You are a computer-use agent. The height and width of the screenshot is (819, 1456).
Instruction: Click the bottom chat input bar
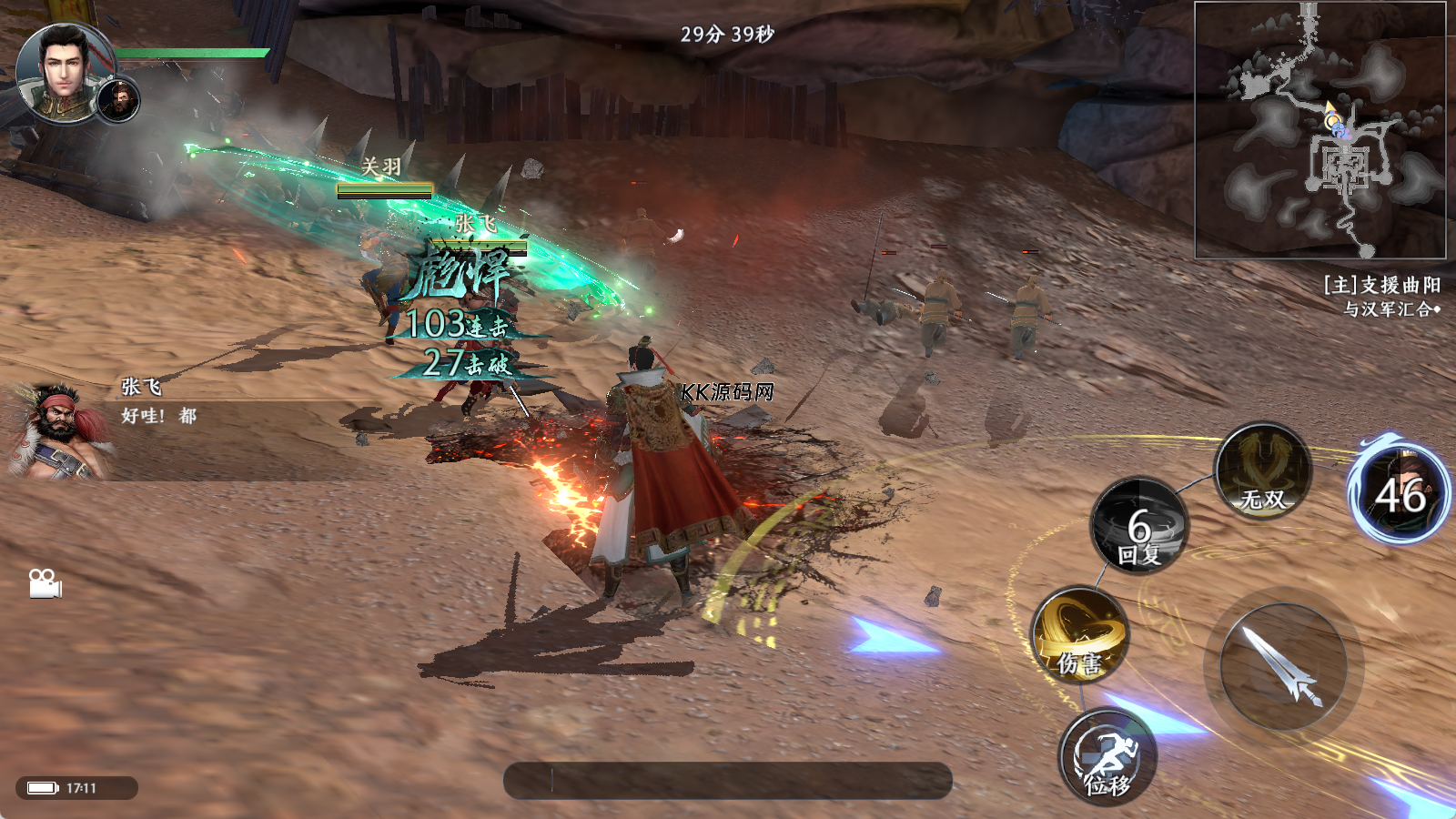pyautogui.click(x=728, y=781)
